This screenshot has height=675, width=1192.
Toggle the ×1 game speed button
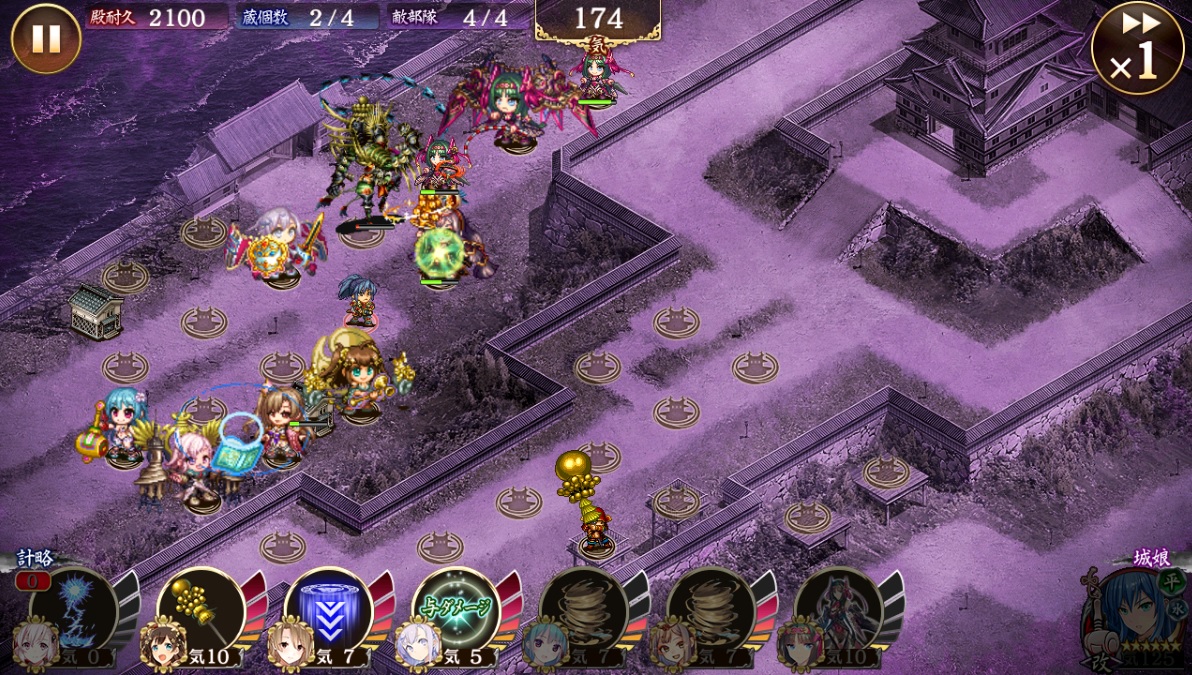tap(1136, 48)
